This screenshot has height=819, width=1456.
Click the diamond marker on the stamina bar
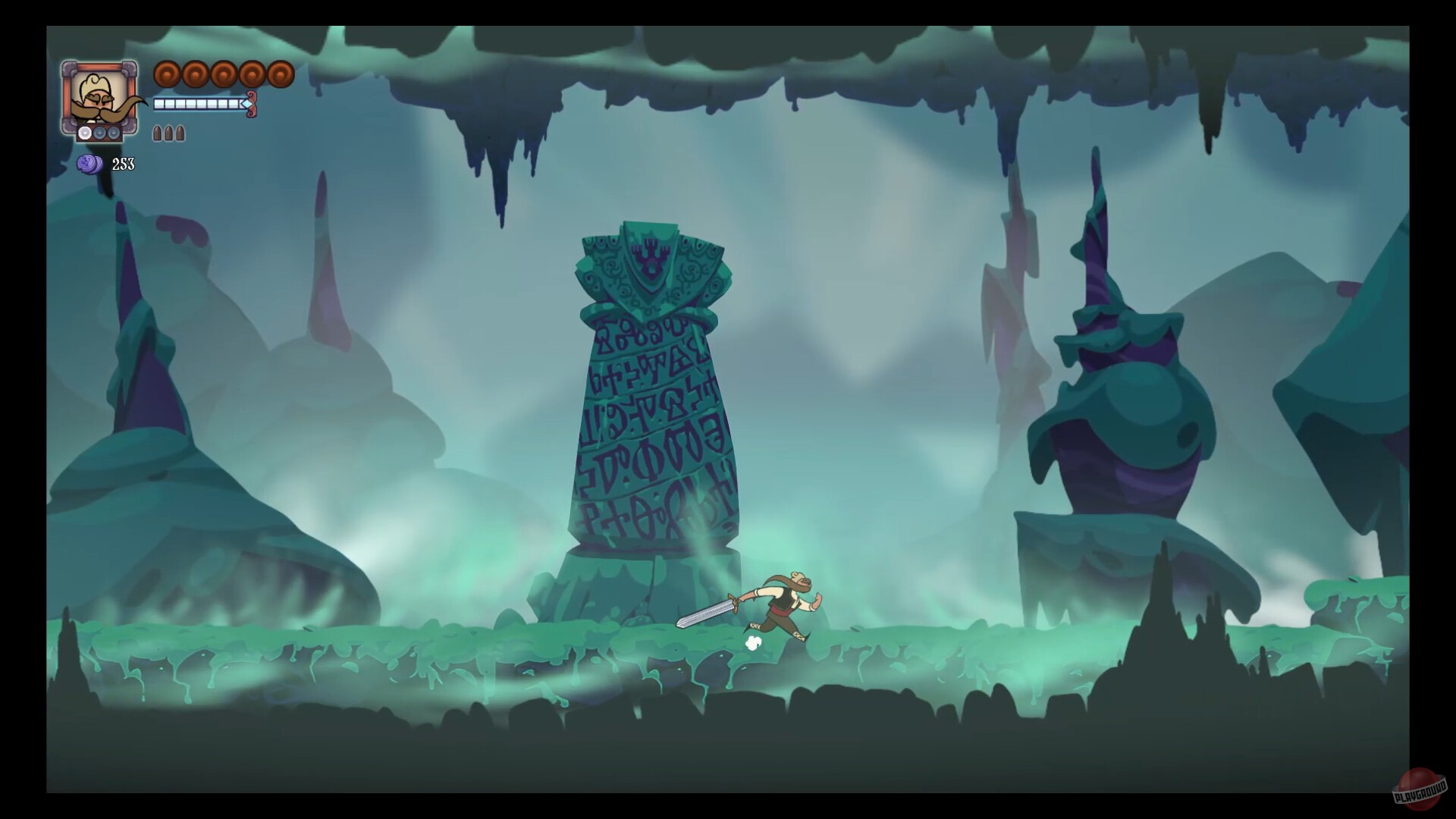(x=246, y=104)
